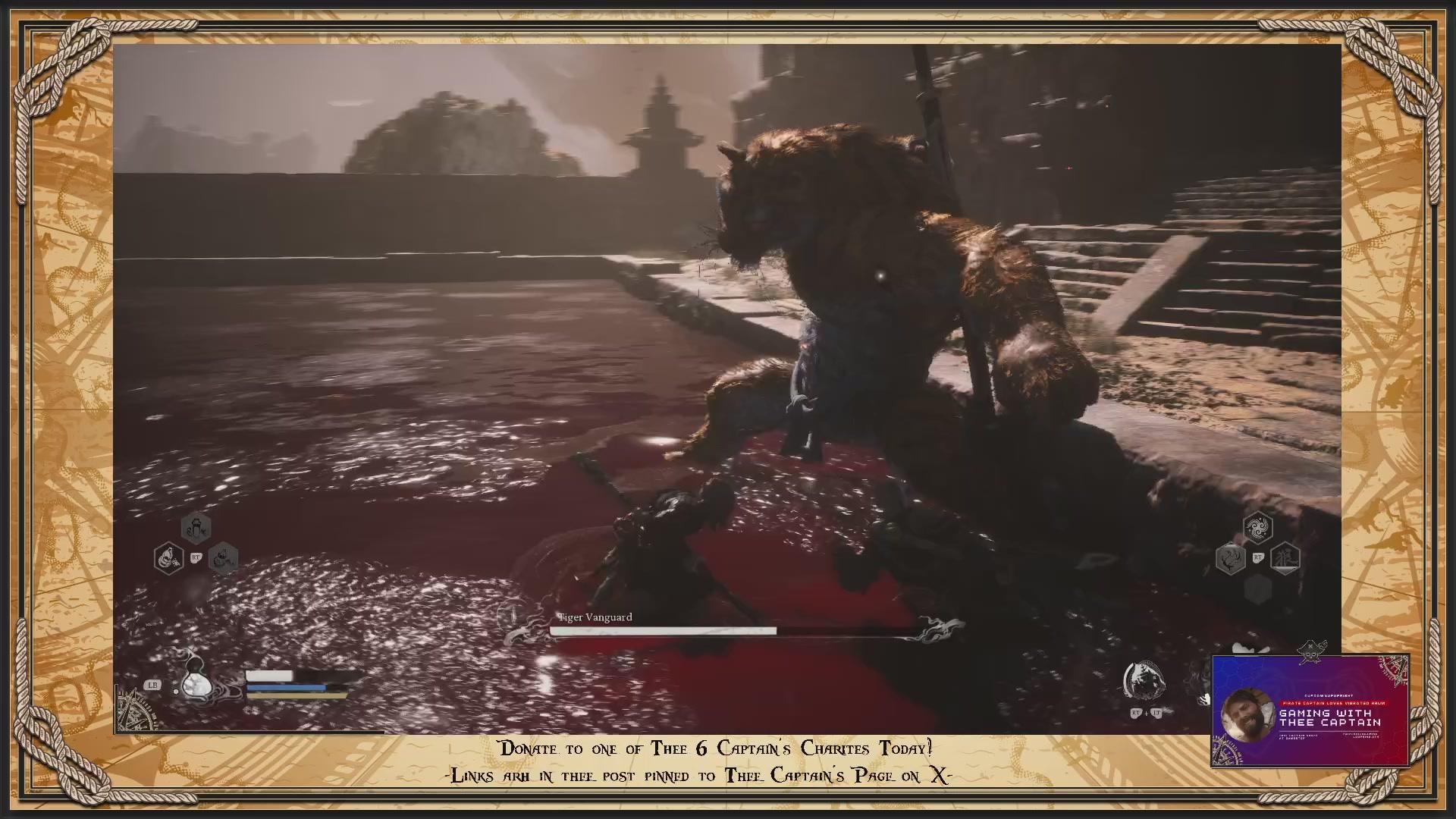Click the right spell hexagon beside RT prompt
The width and height of the screenshot is (1456, 819).
pyautogui.click(x=224, y=560)
